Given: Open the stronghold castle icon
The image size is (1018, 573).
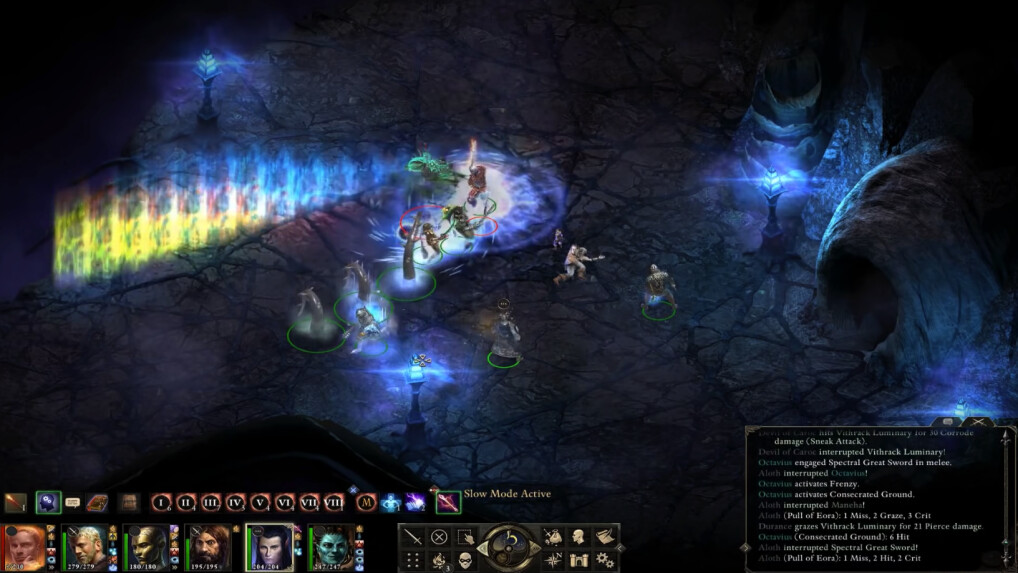Looking at the screenshot, I should coord(579,560).
